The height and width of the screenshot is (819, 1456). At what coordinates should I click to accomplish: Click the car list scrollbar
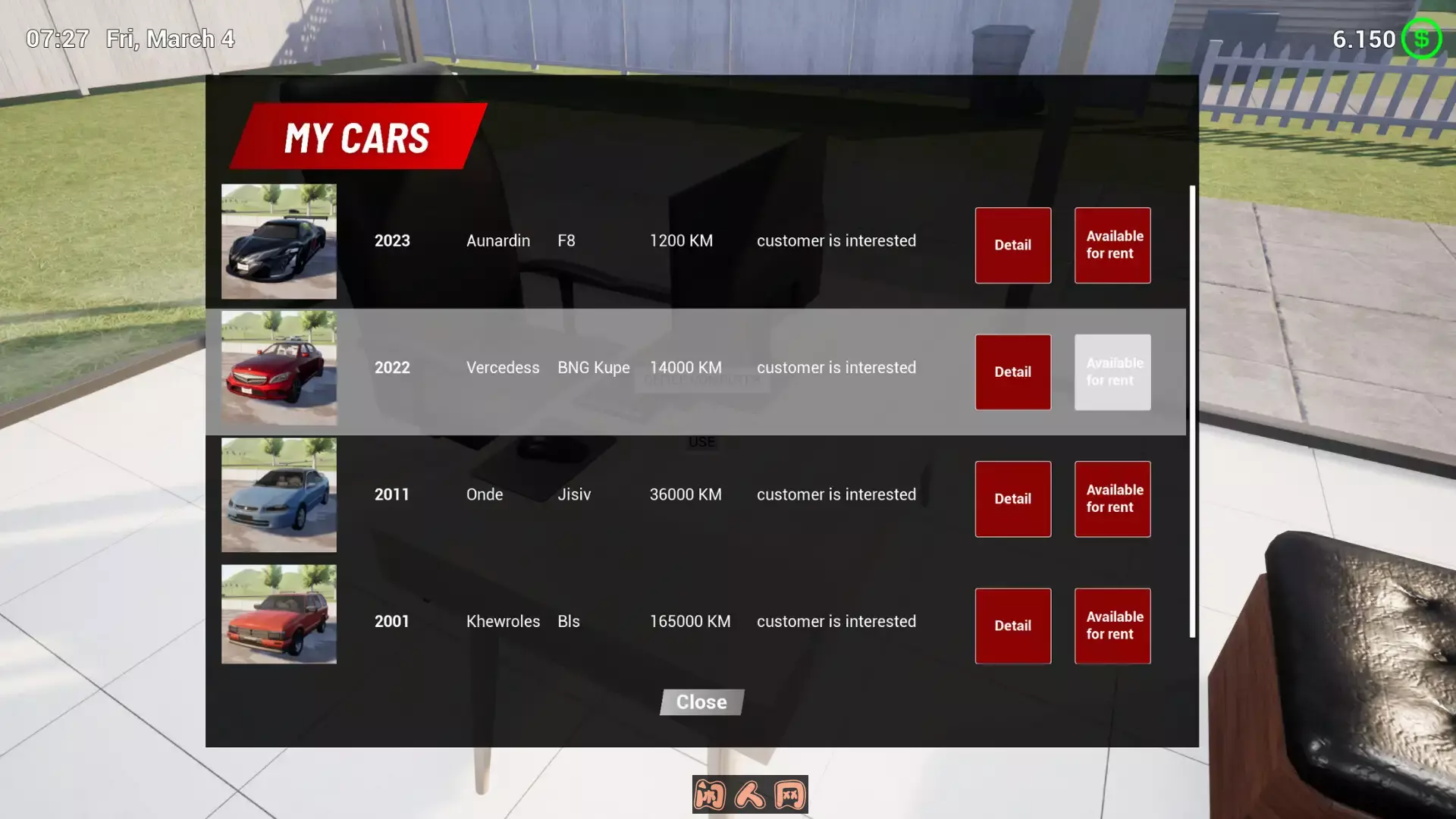coord(1192,409)
